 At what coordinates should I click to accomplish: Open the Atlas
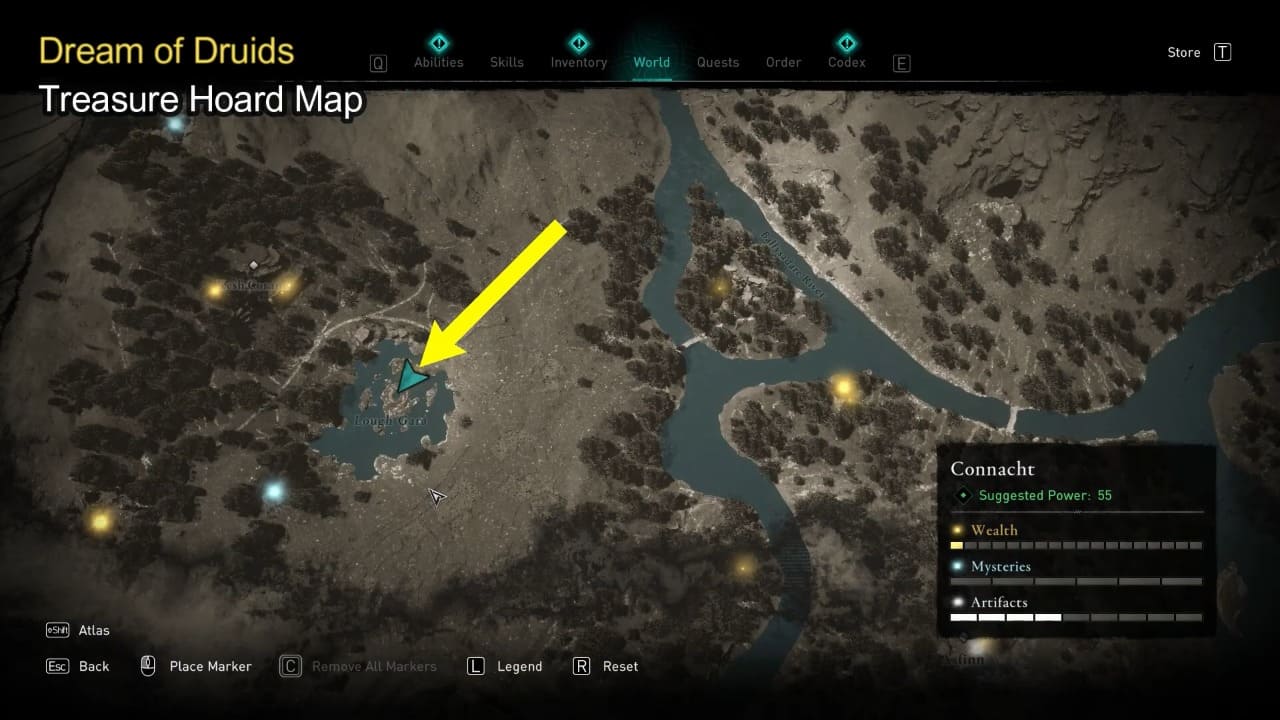click(93, 630)
